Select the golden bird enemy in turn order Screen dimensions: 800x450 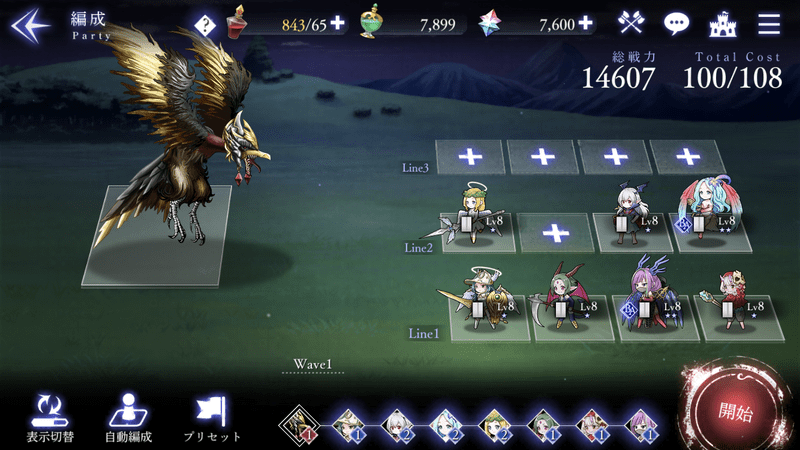(297, 426)
